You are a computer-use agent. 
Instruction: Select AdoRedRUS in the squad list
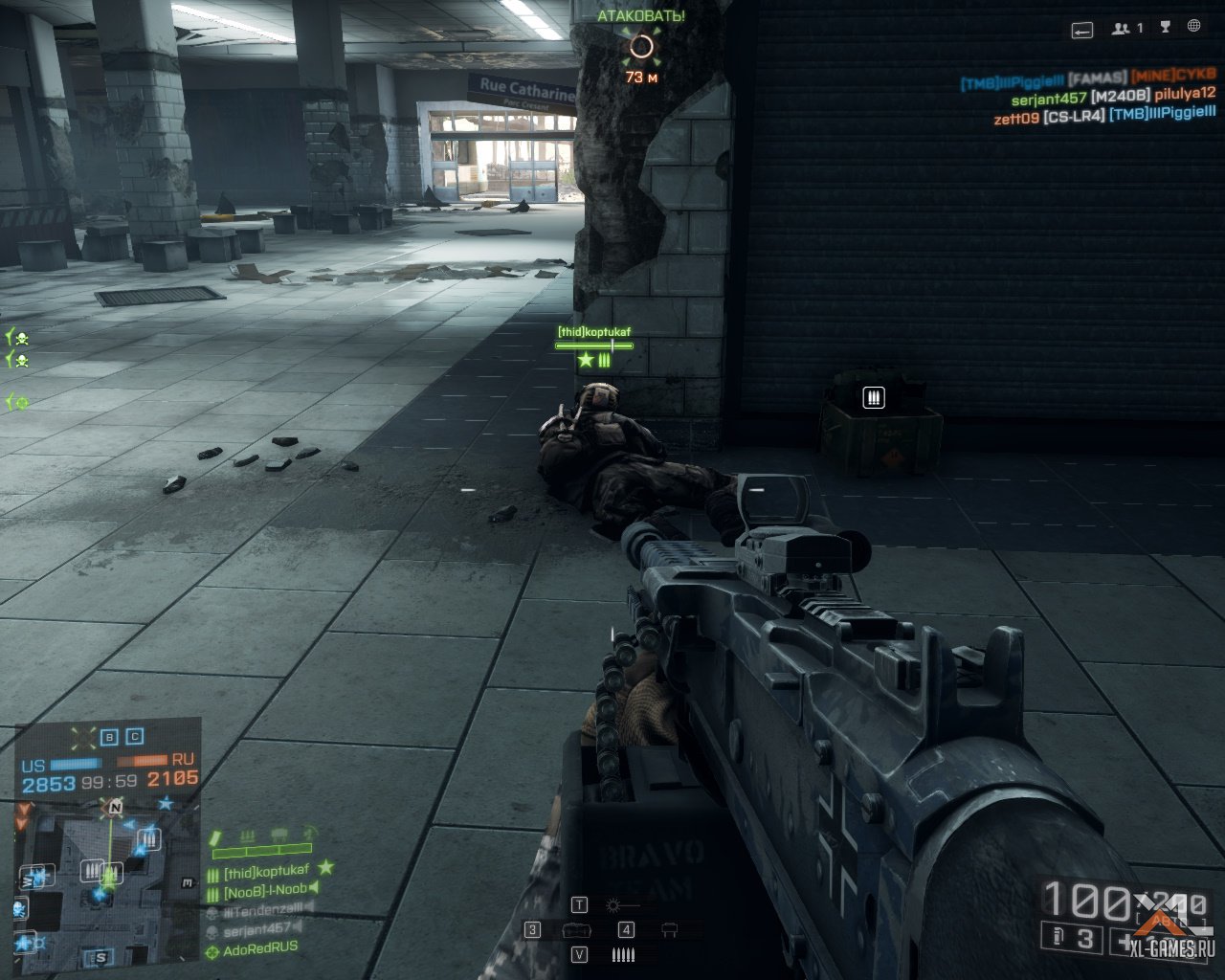[259, 949]
